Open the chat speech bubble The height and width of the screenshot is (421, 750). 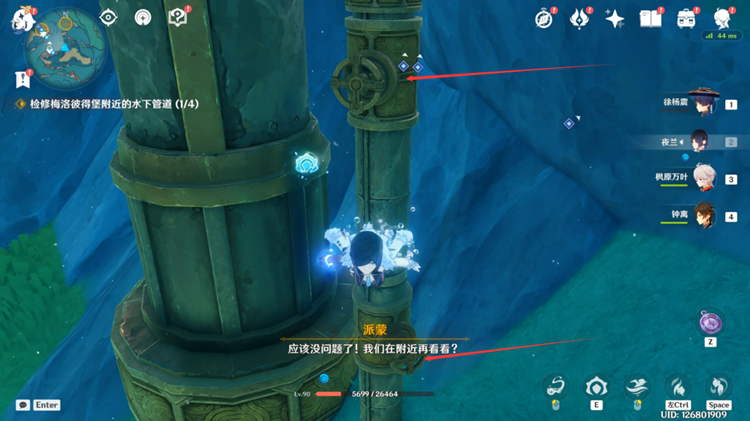[23, 405]
